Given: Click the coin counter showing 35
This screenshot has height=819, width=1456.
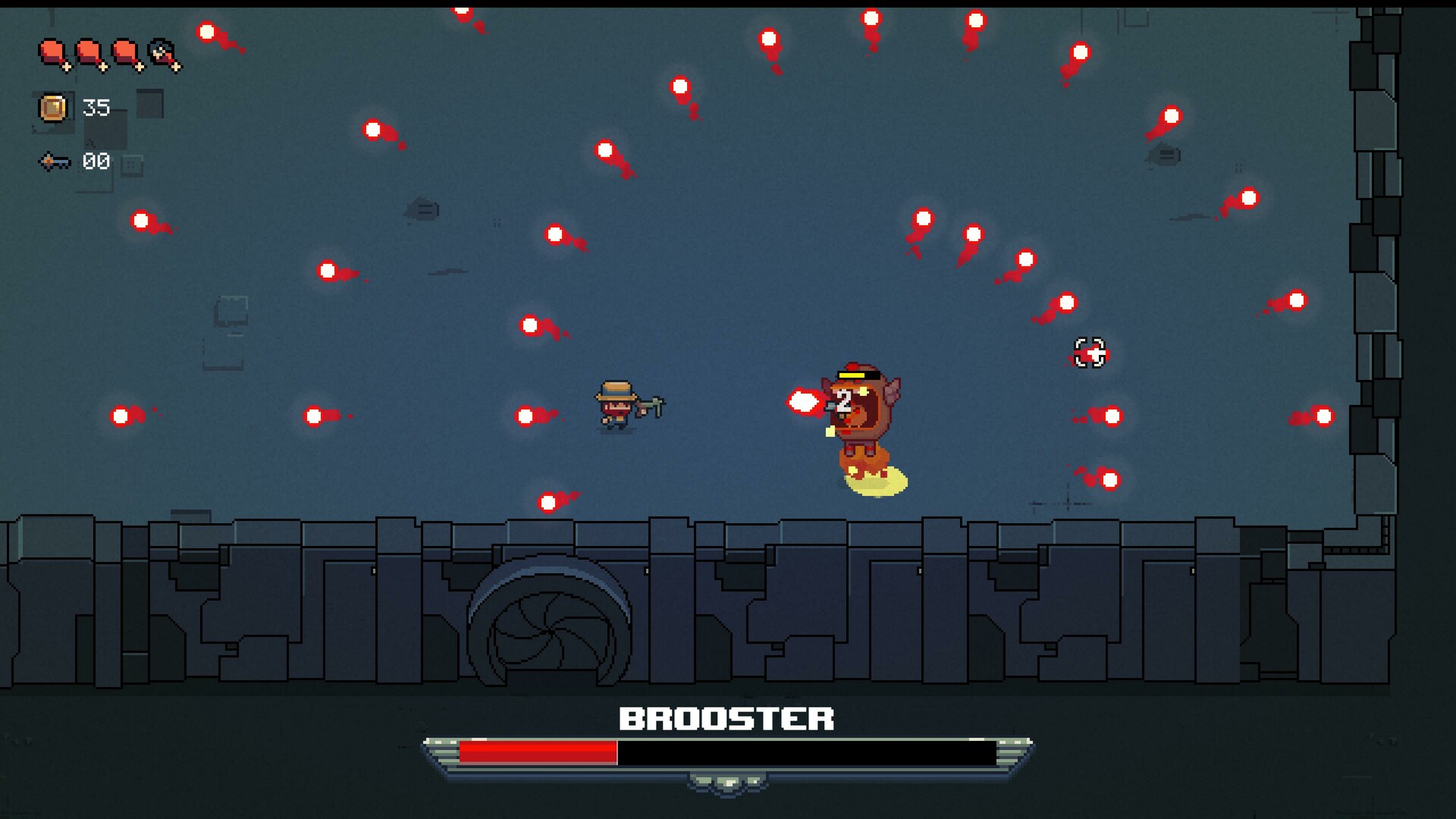Looking at the screenshot, I should point(97,108).
